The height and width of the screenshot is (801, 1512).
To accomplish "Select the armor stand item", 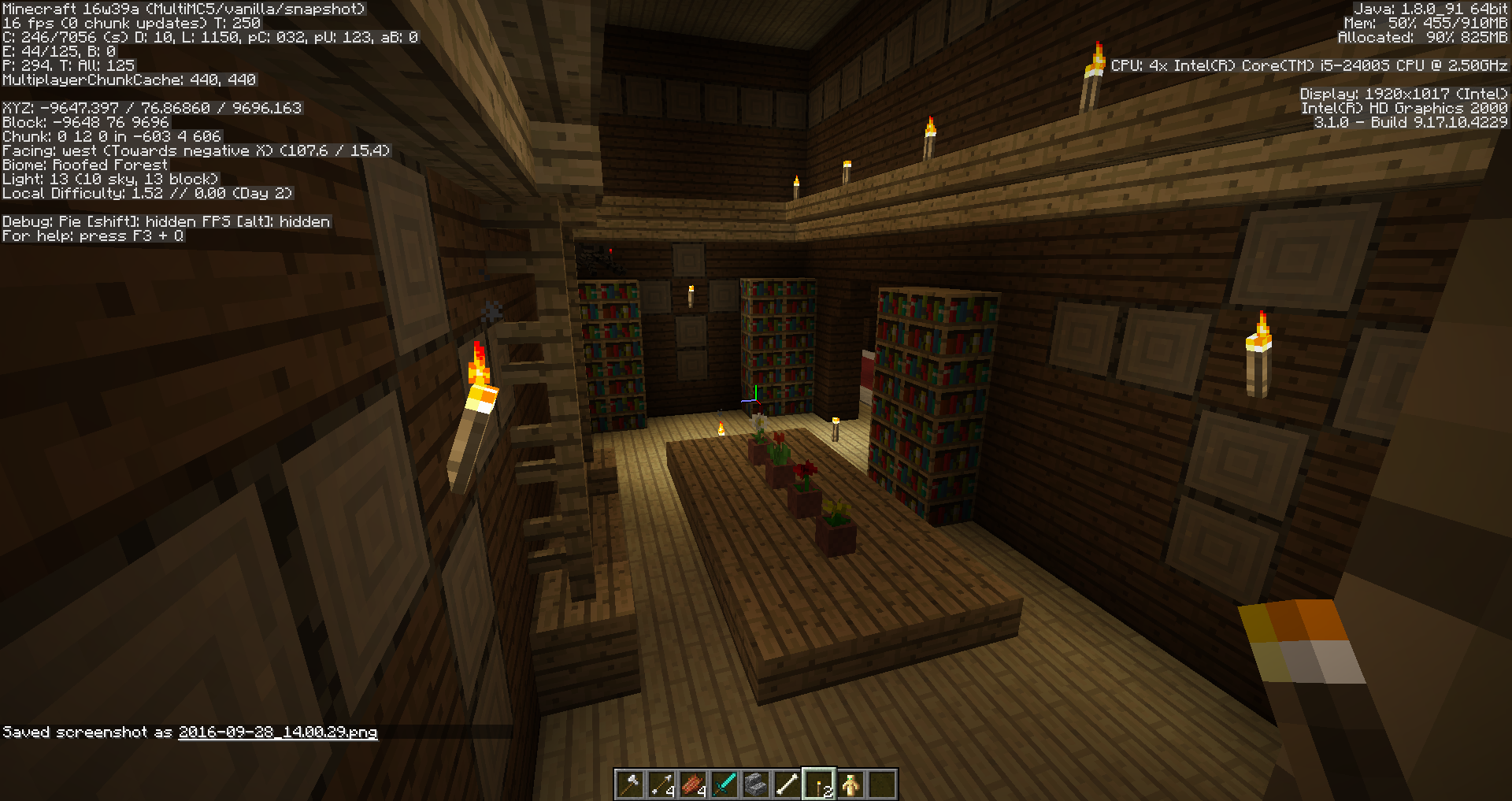I will [851, 784].
